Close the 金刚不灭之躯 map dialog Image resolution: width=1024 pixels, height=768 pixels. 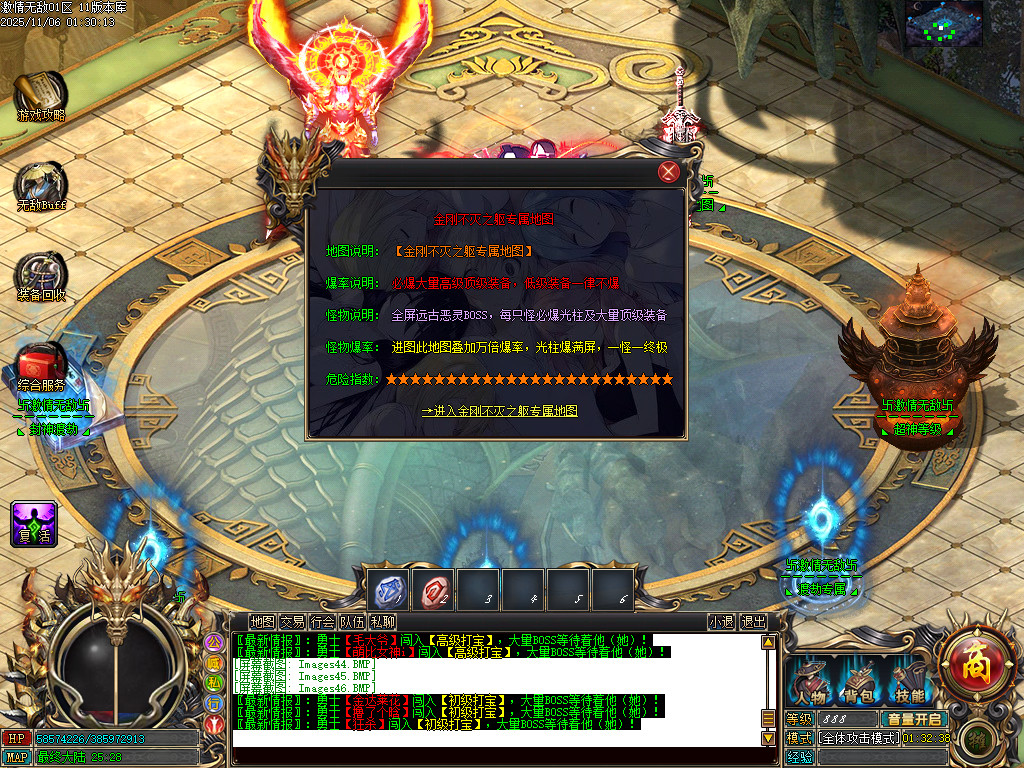point(669,172)
